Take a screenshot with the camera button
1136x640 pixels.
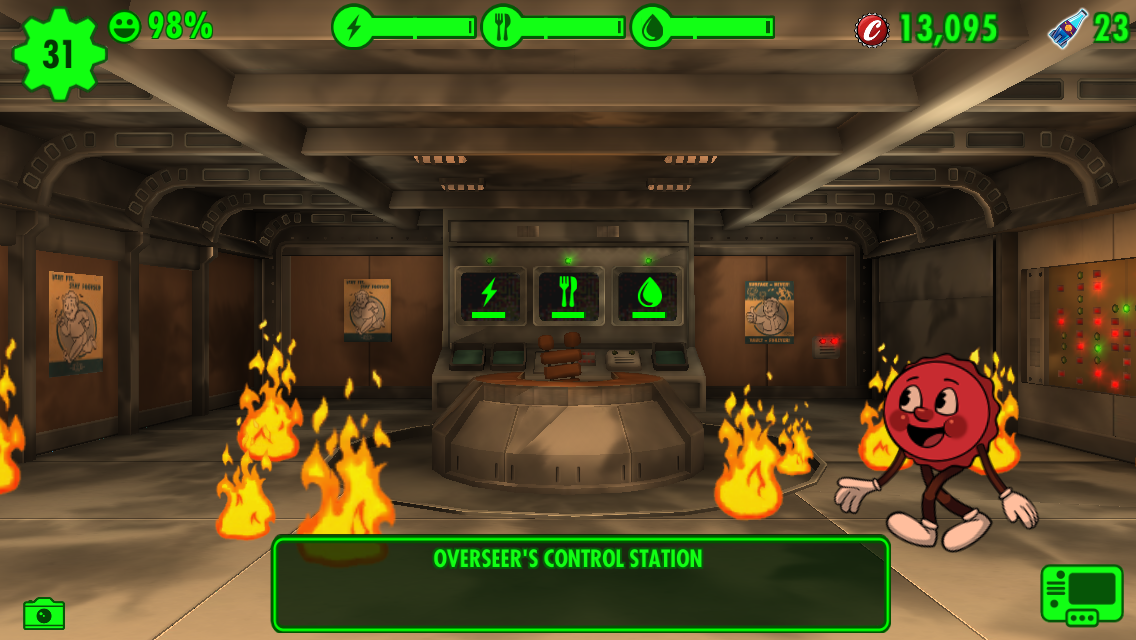click(44, 613)
